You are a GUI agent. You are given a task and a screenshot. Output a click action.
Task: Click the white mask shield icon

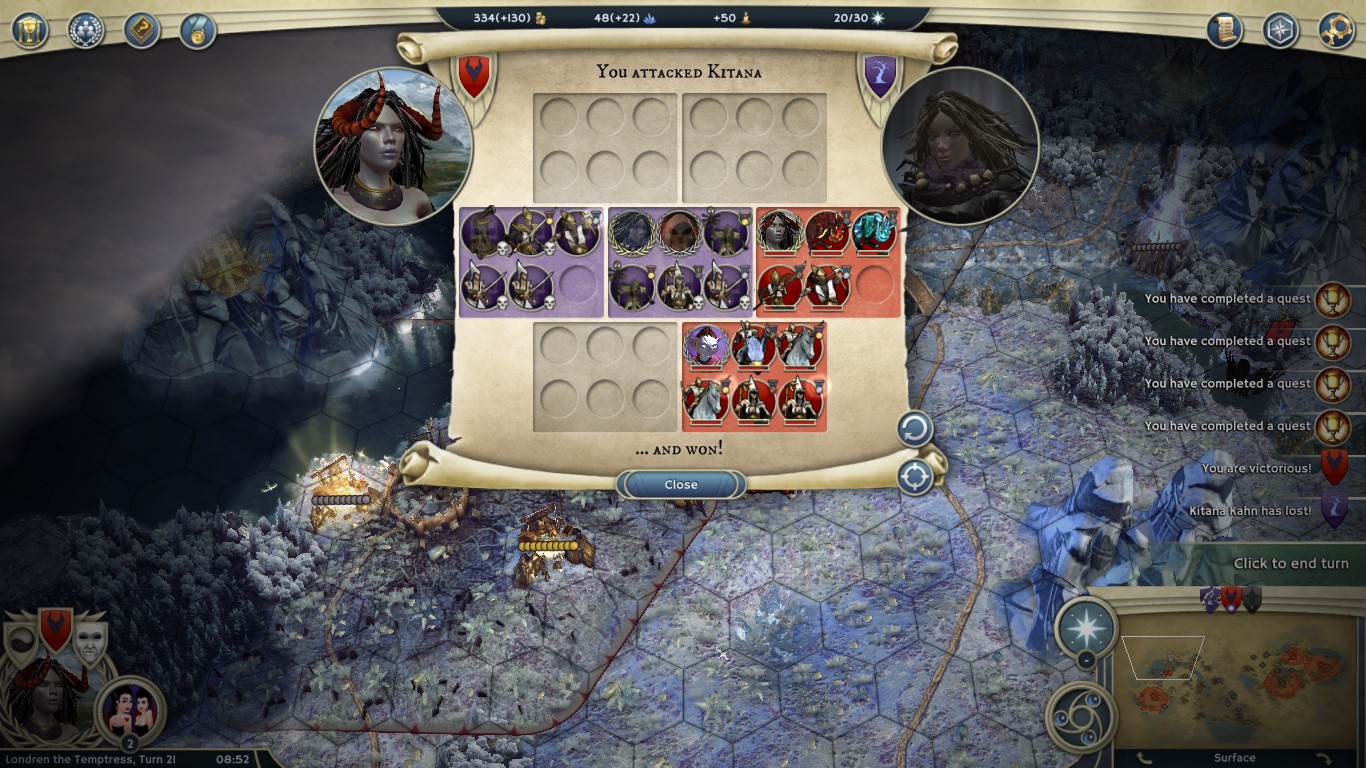tap(90, 642)
